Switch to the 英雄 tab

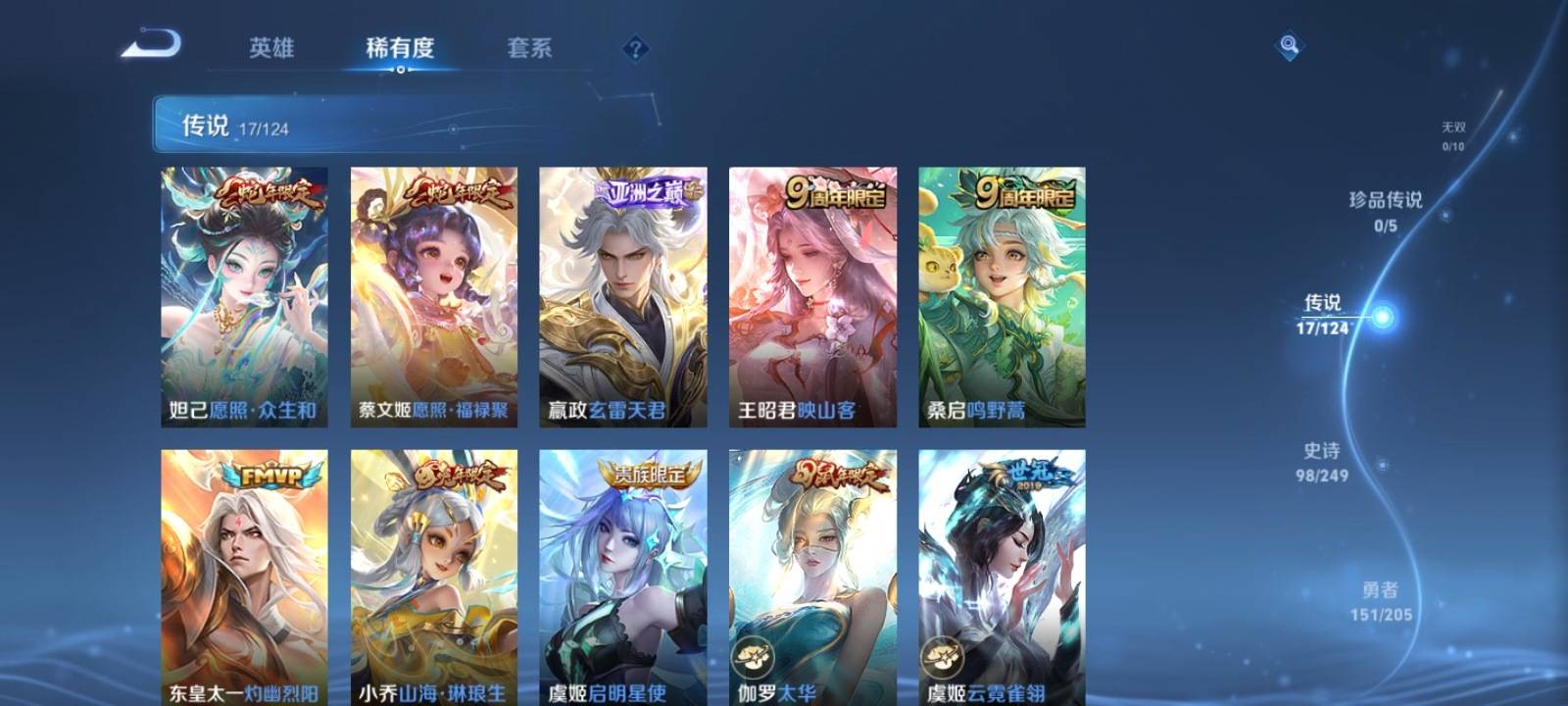[271, 48]
